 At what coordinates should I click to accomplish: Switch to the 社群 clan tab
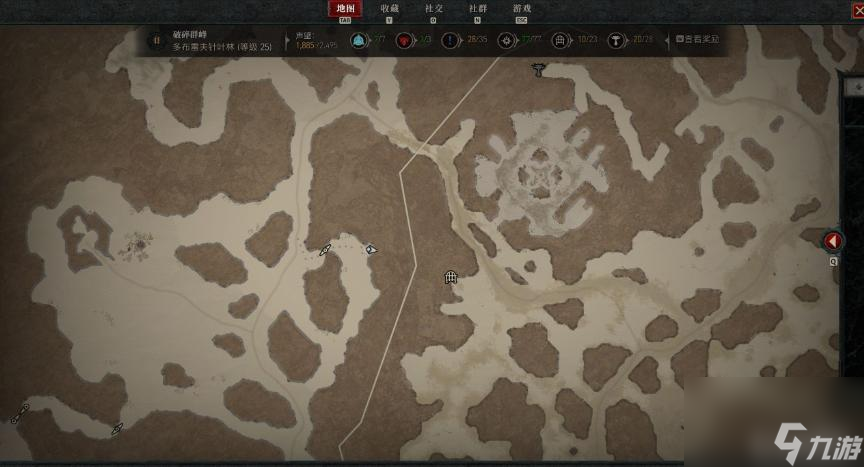pos(478,9)
